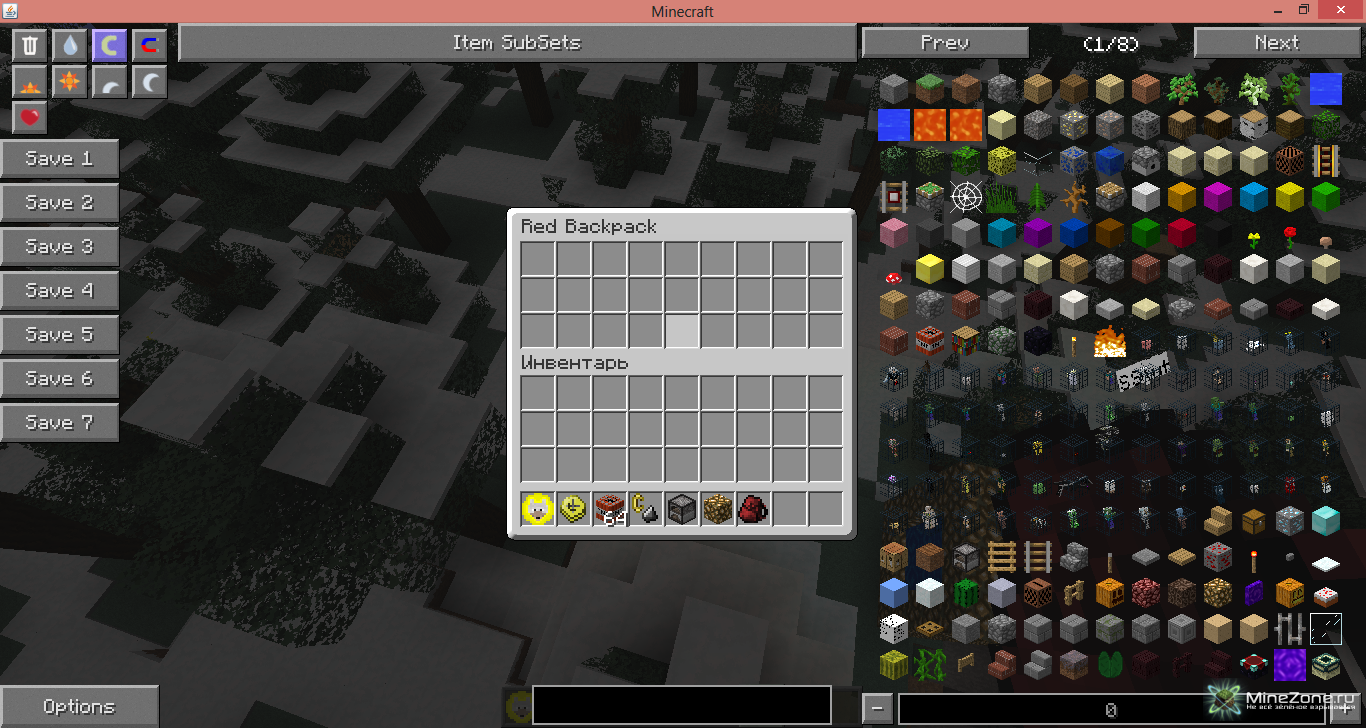The image size is (1366, 728).
Task: Click the trash can delete button
Action: [30, 45]
